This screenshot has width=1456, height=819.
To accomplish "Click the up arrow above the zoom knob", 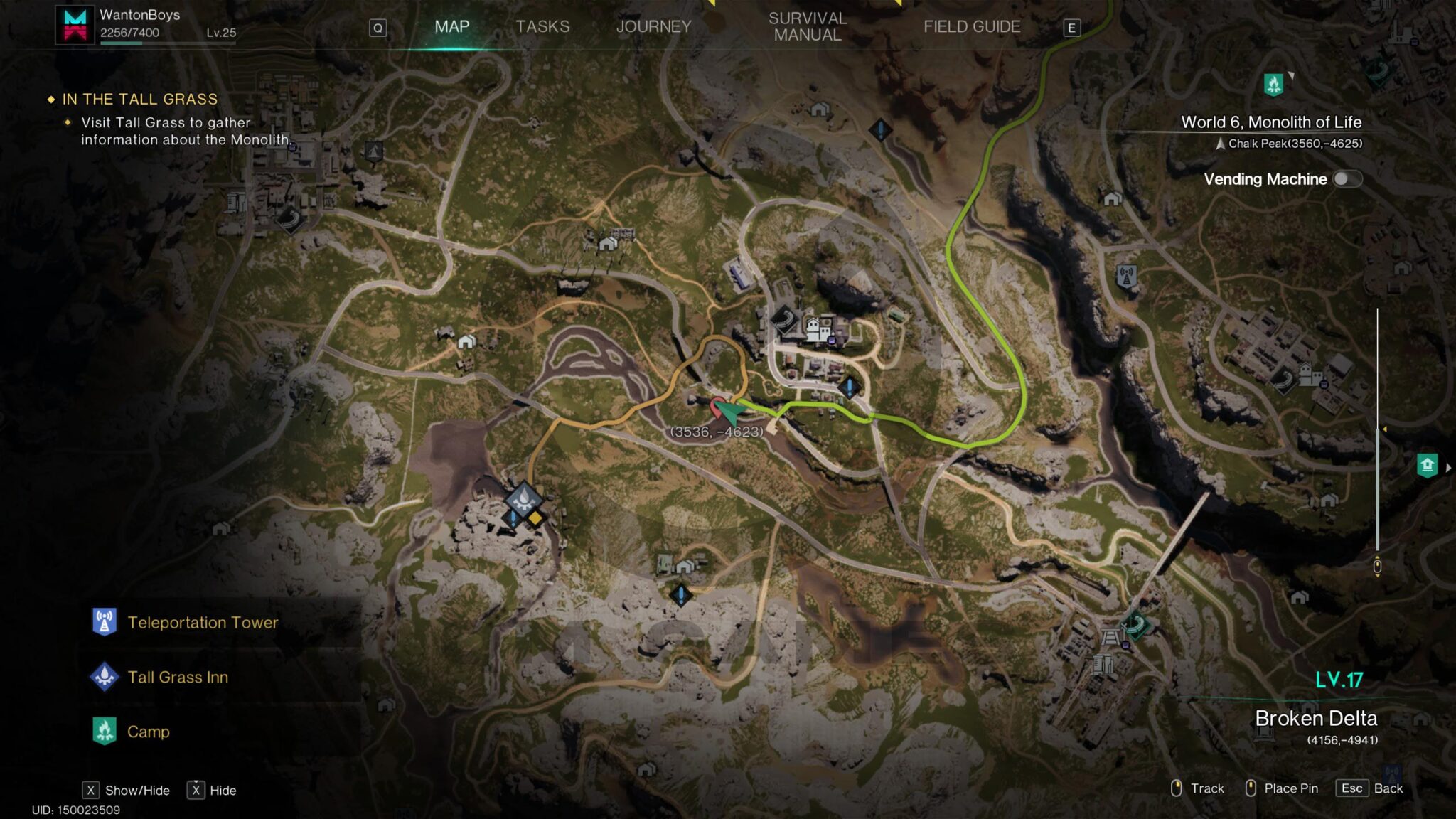I will tap(1377, 556).
